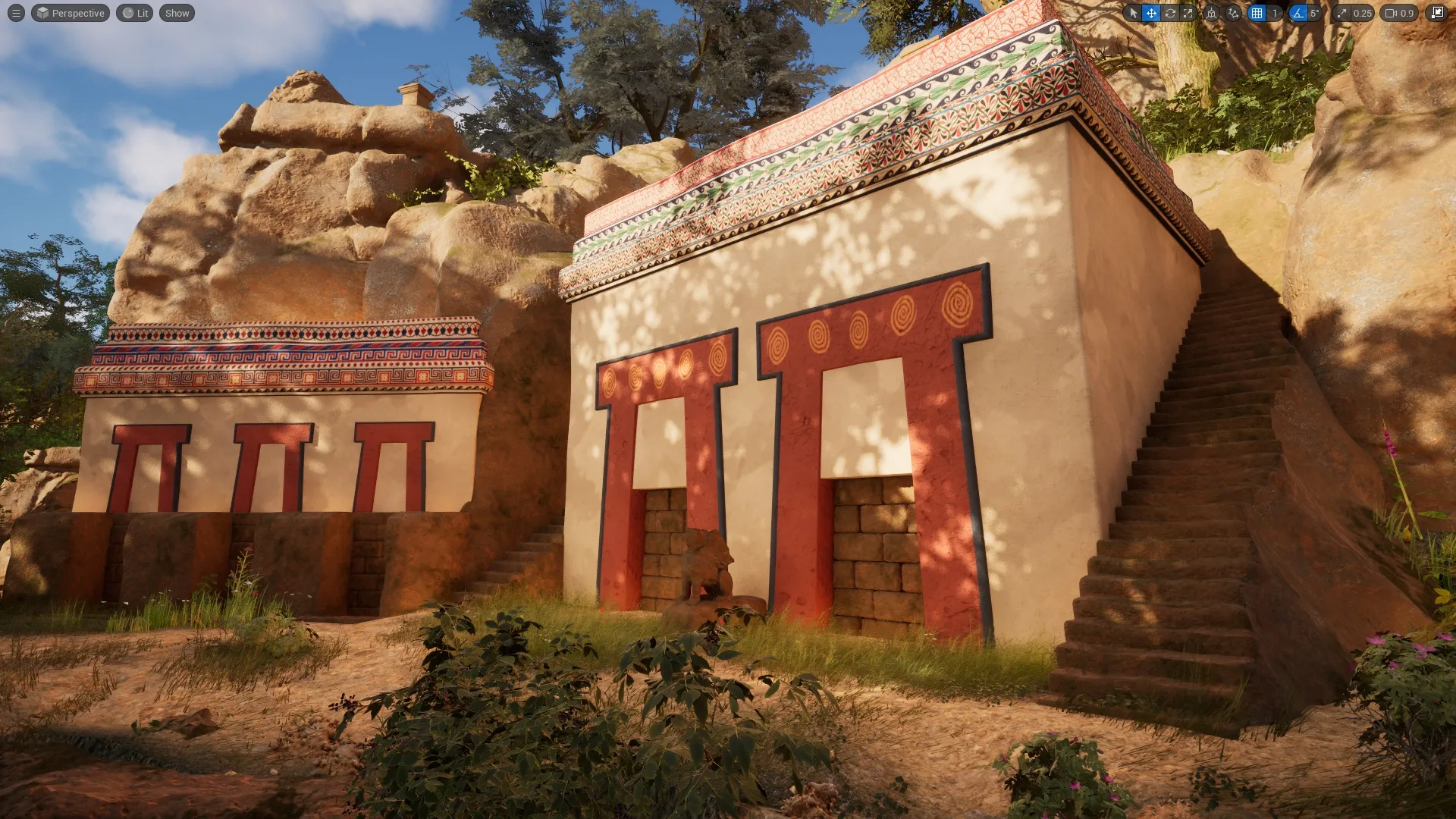Image resolution: width=1456 pixels, height=819 pixels.
Task: Open the Perspective view dropdown
Action: tap(70, 13)
